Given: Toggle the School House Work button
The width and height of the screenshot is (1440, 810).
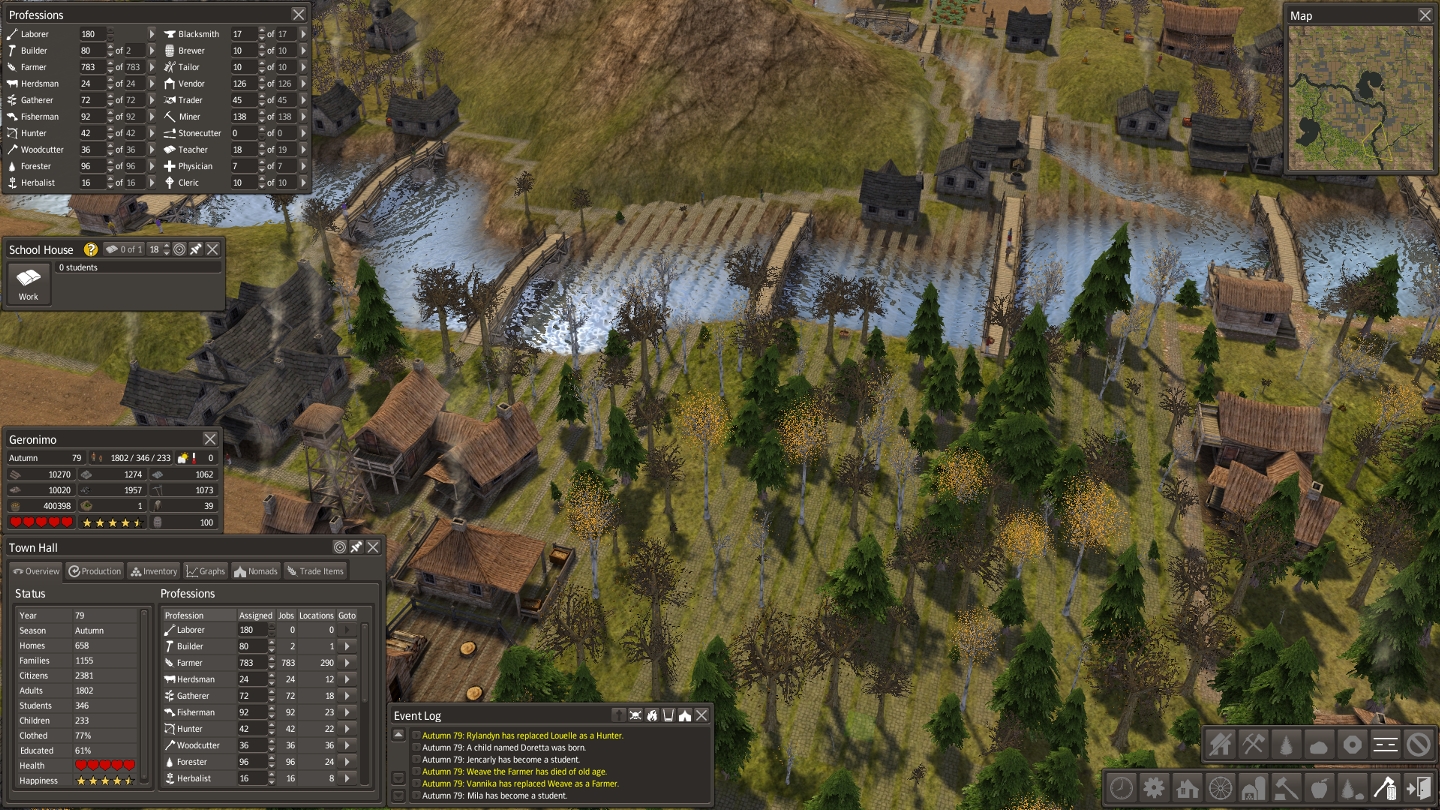Looking at the screenshot, I should (x=29, y=283).
